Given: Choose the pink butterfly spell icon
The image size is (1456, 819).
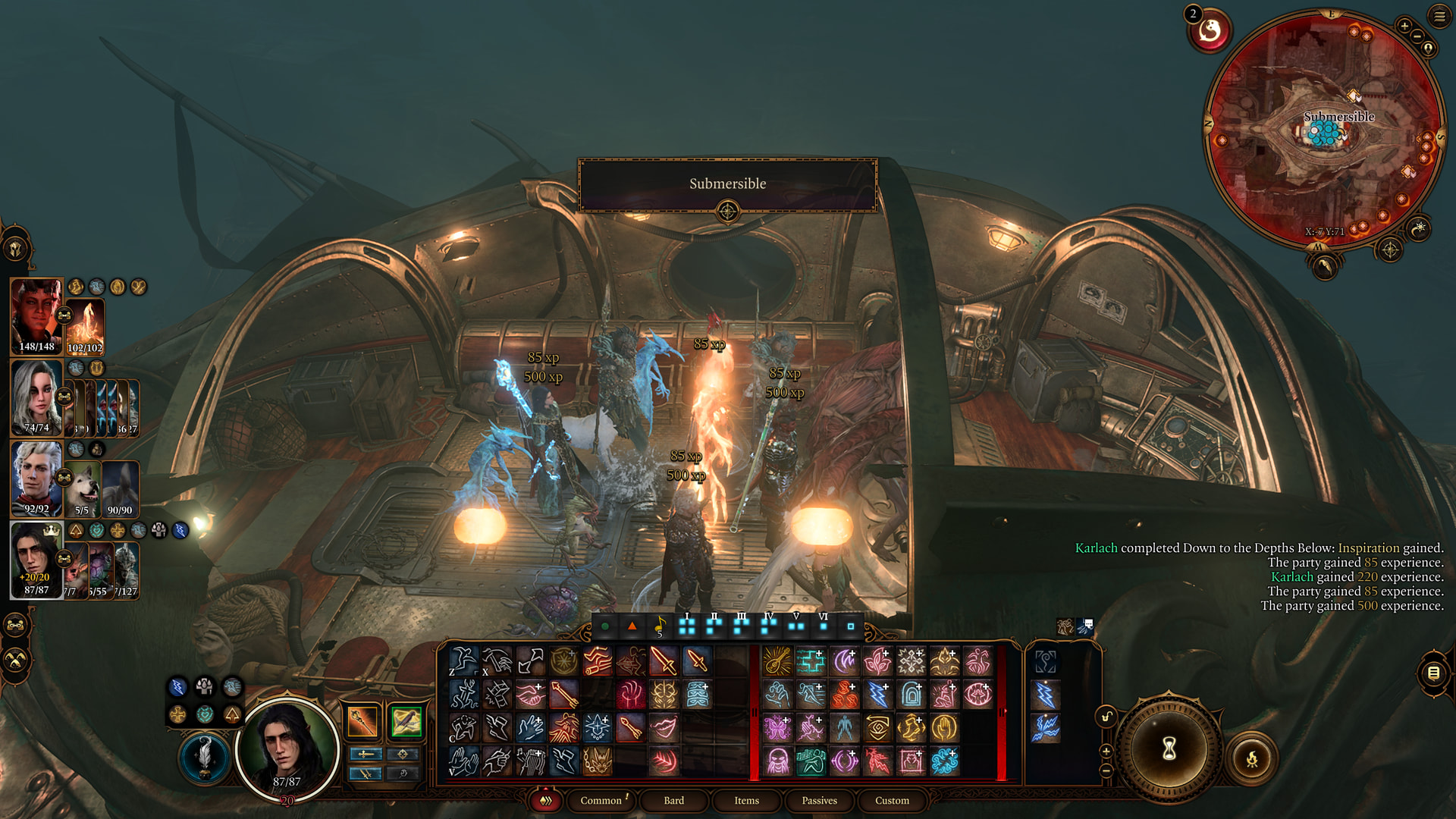Looking at the screenshot, I should 777,728.
